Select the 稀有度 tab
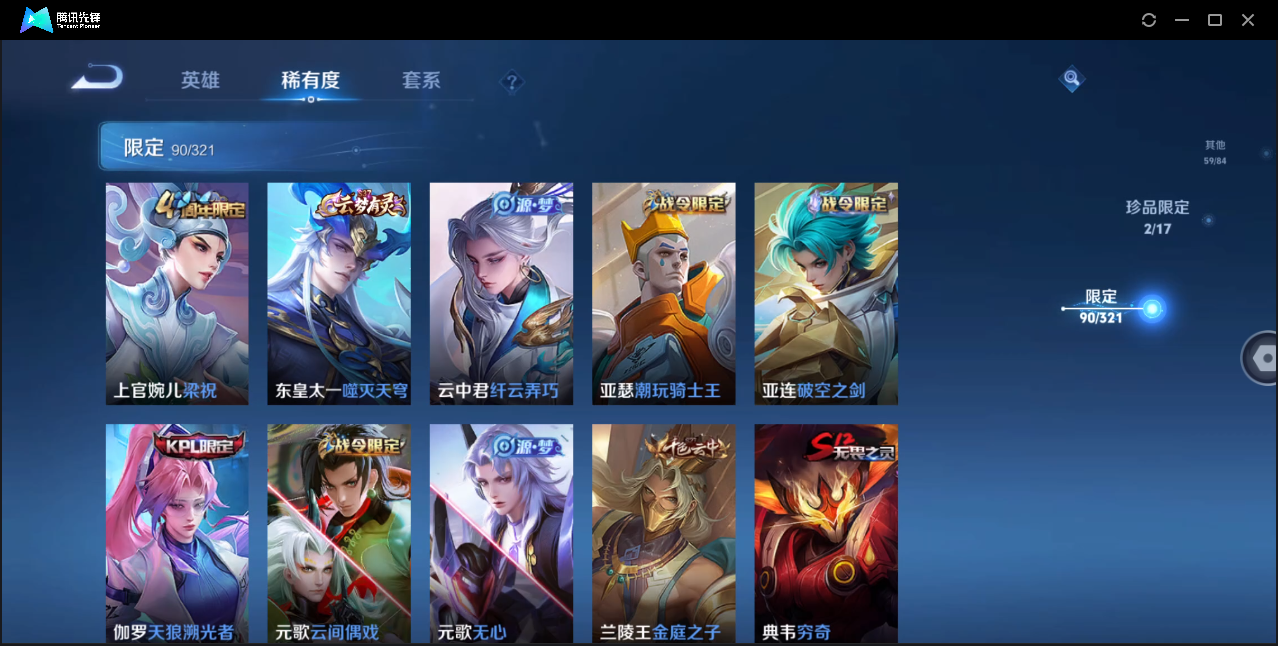 pos(310,80)
